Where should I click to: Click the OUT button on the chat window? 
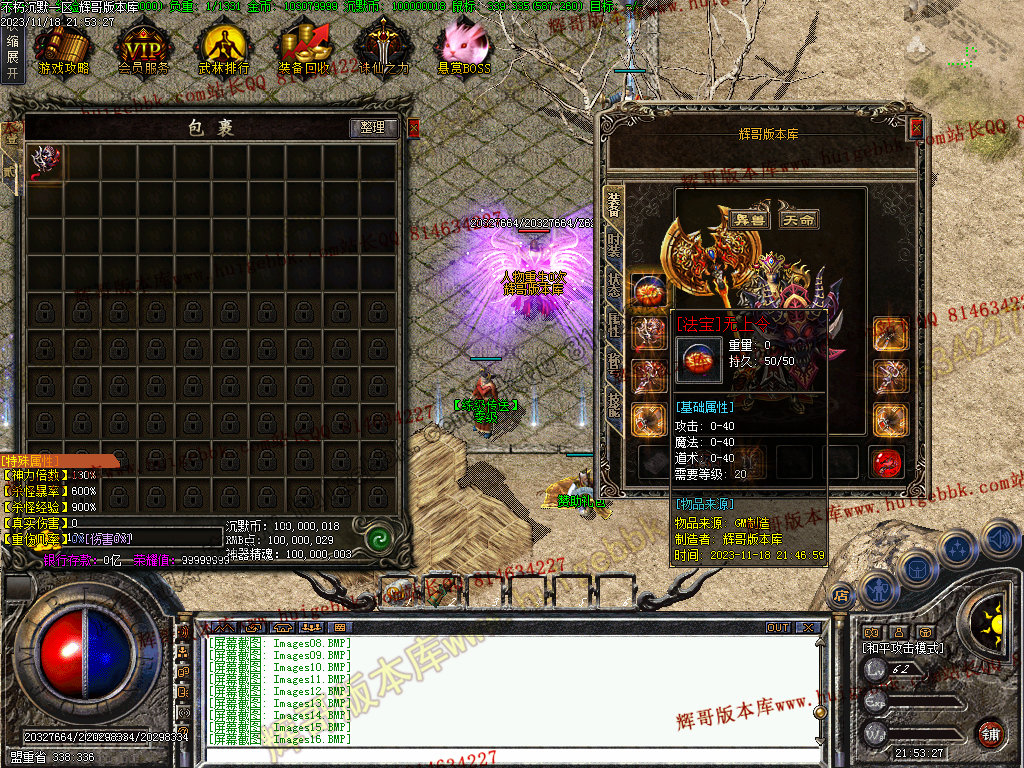pos(778,628)
